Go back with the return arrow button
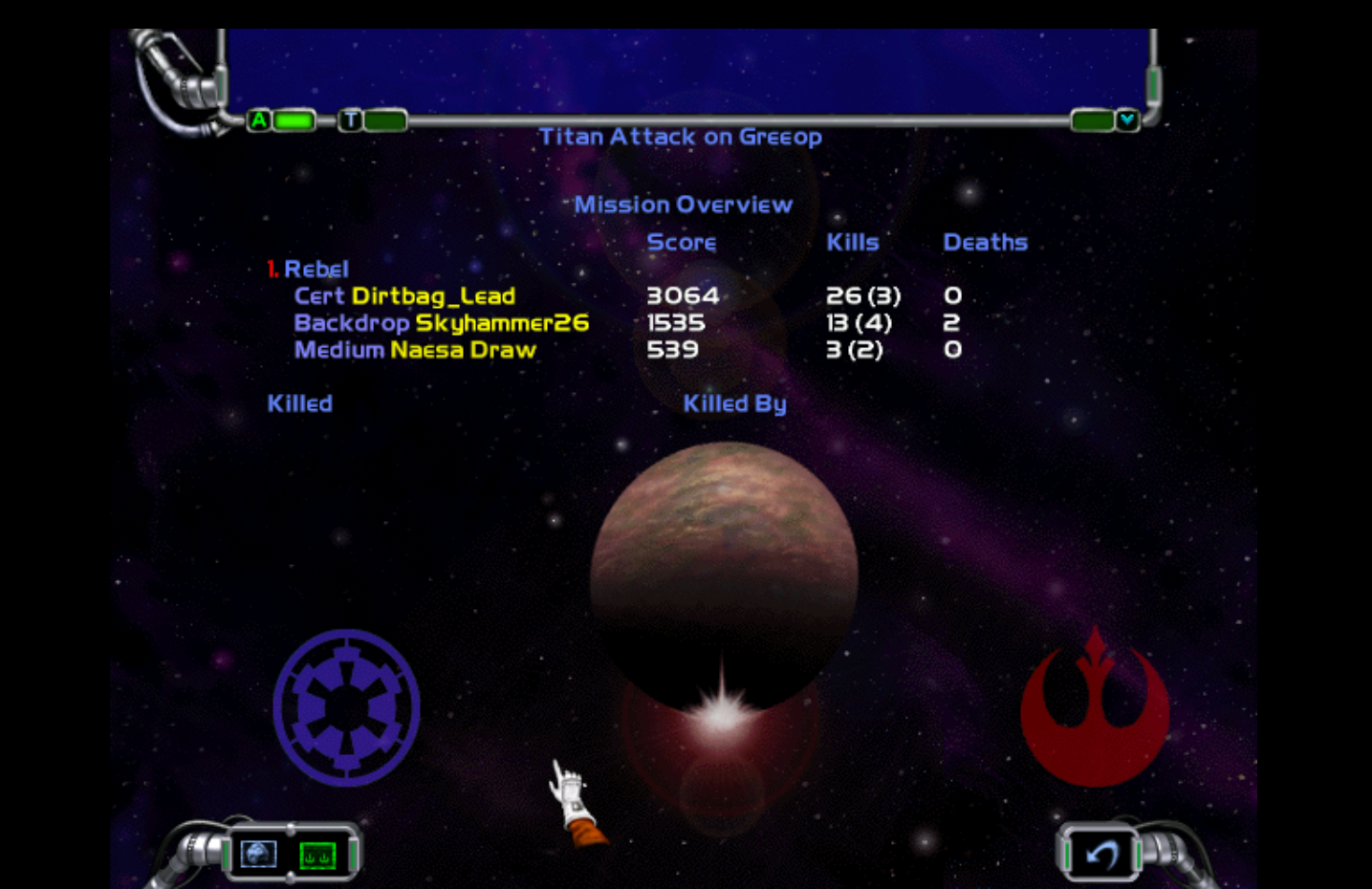This screenshot has height=889, width=1372. coord(1101,854)
